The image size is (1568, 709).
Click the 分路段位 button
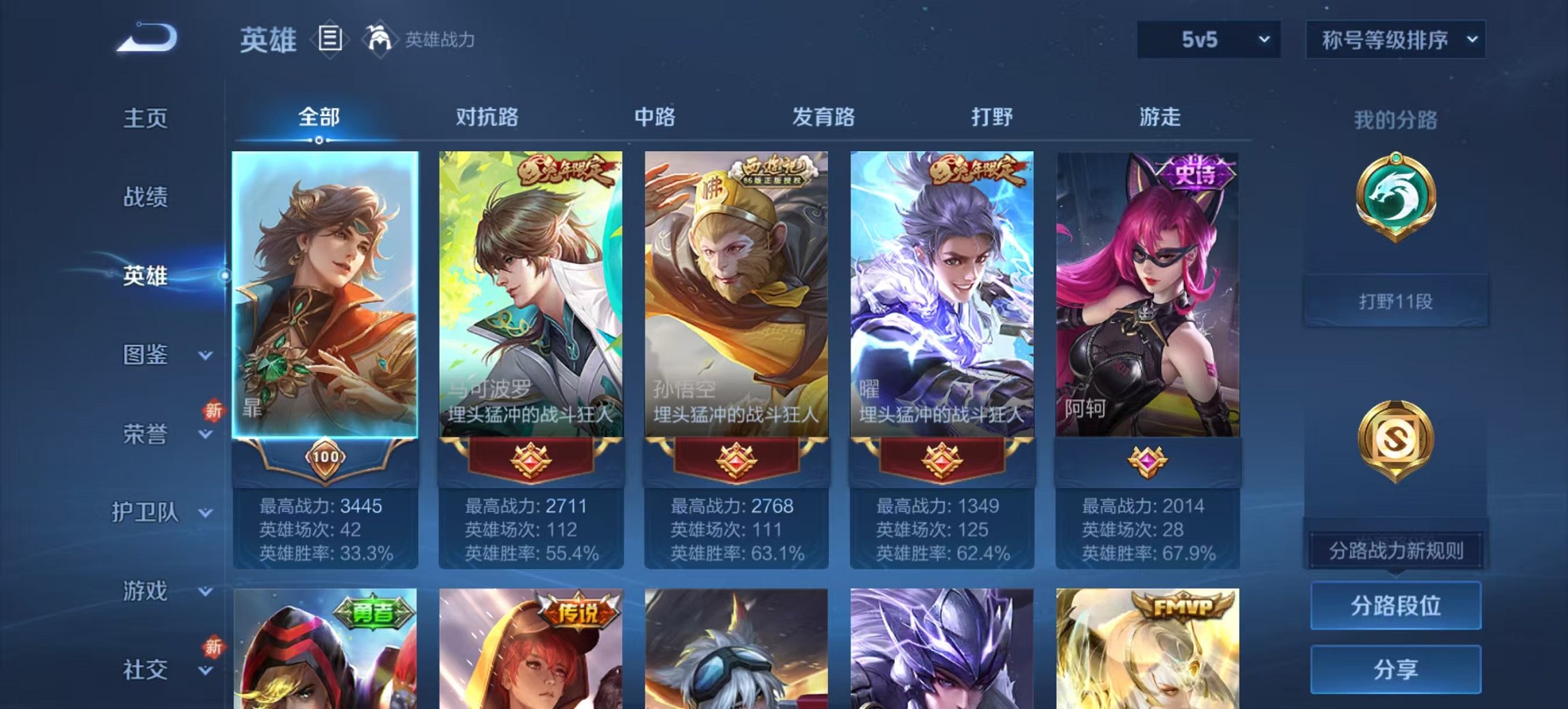[x=1397, y=606]
